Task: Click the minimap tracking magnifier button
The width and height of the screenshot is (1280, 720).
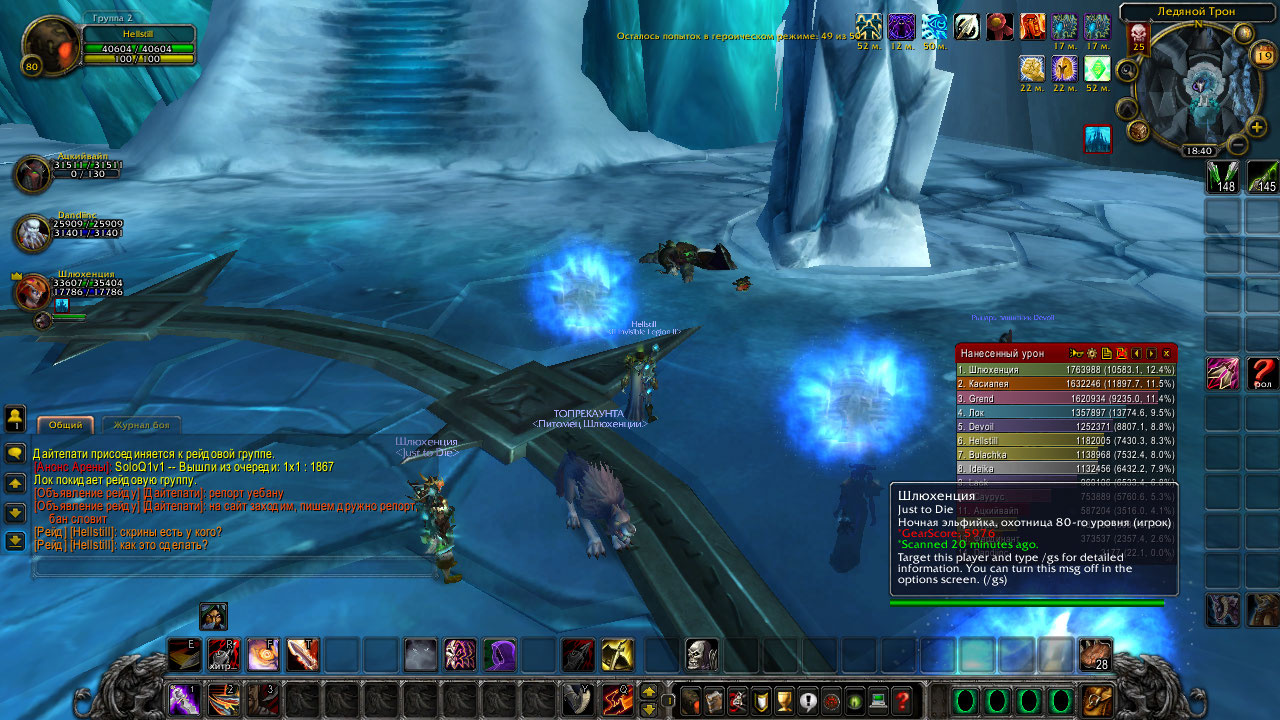Action: coord(1127,70)
